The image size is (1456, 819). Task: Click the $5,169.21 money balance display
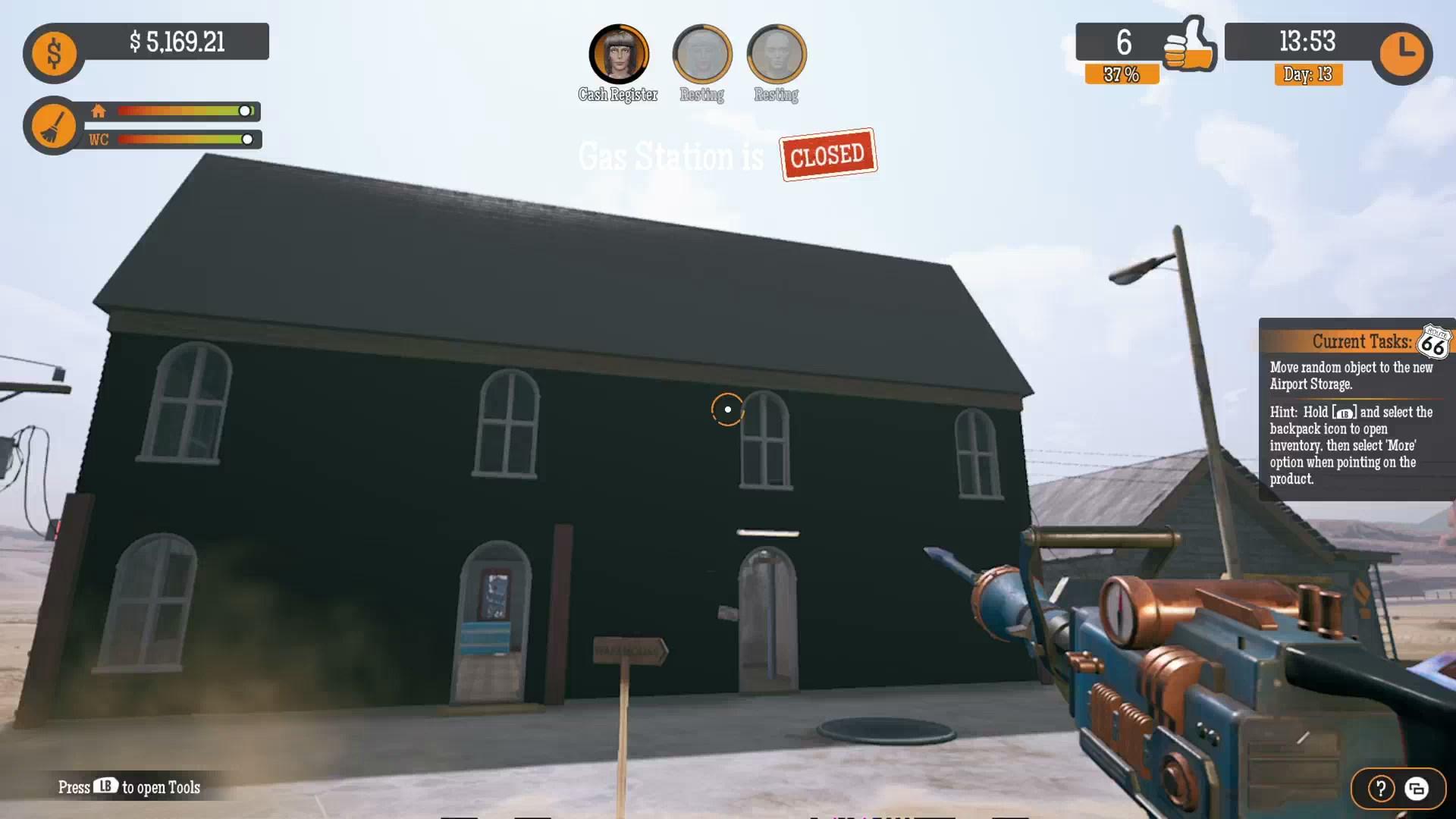pyautogui.click(x=178, y=42)
